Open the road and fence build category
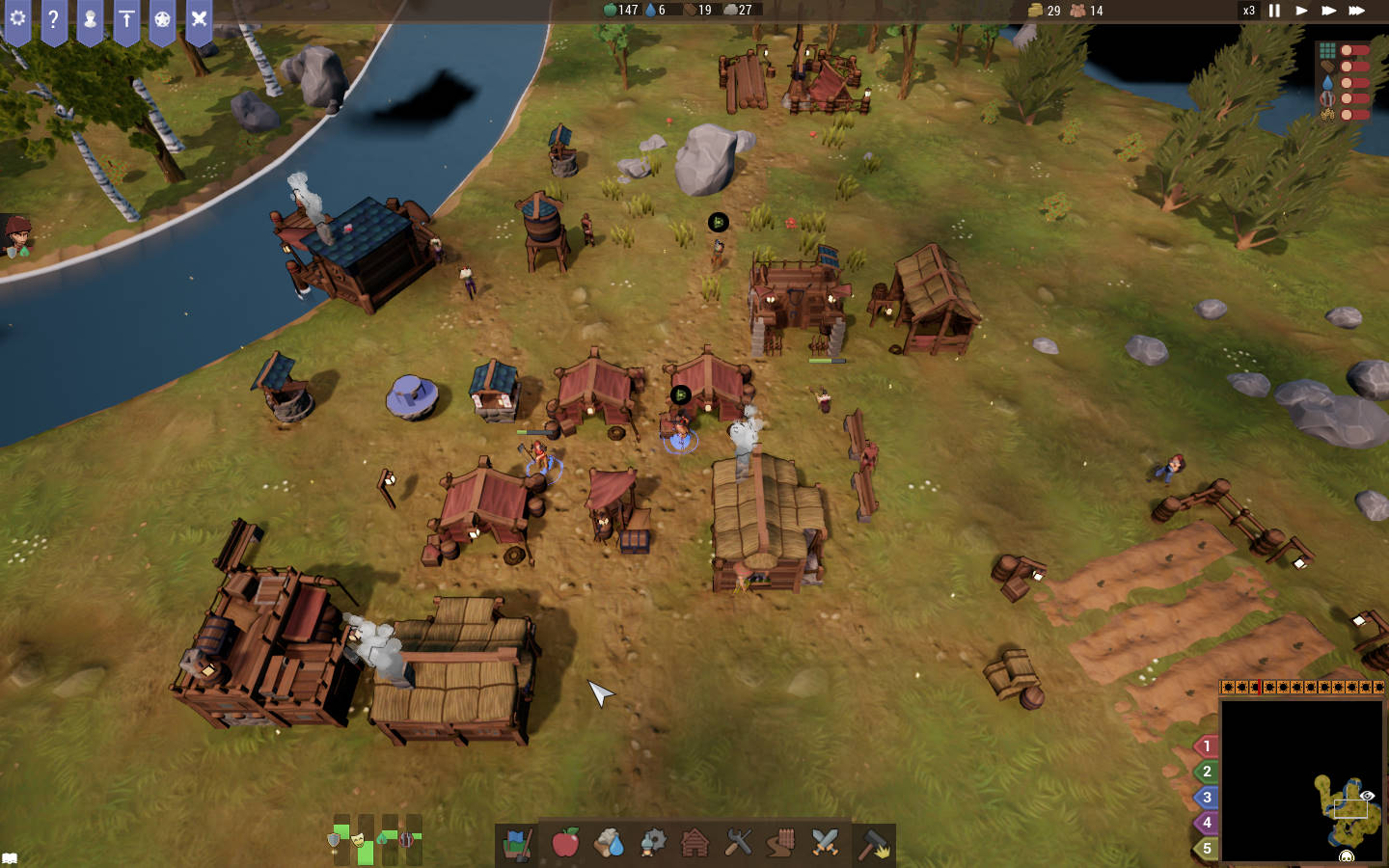Screen dimensions: 1389x868 point(781,844)
